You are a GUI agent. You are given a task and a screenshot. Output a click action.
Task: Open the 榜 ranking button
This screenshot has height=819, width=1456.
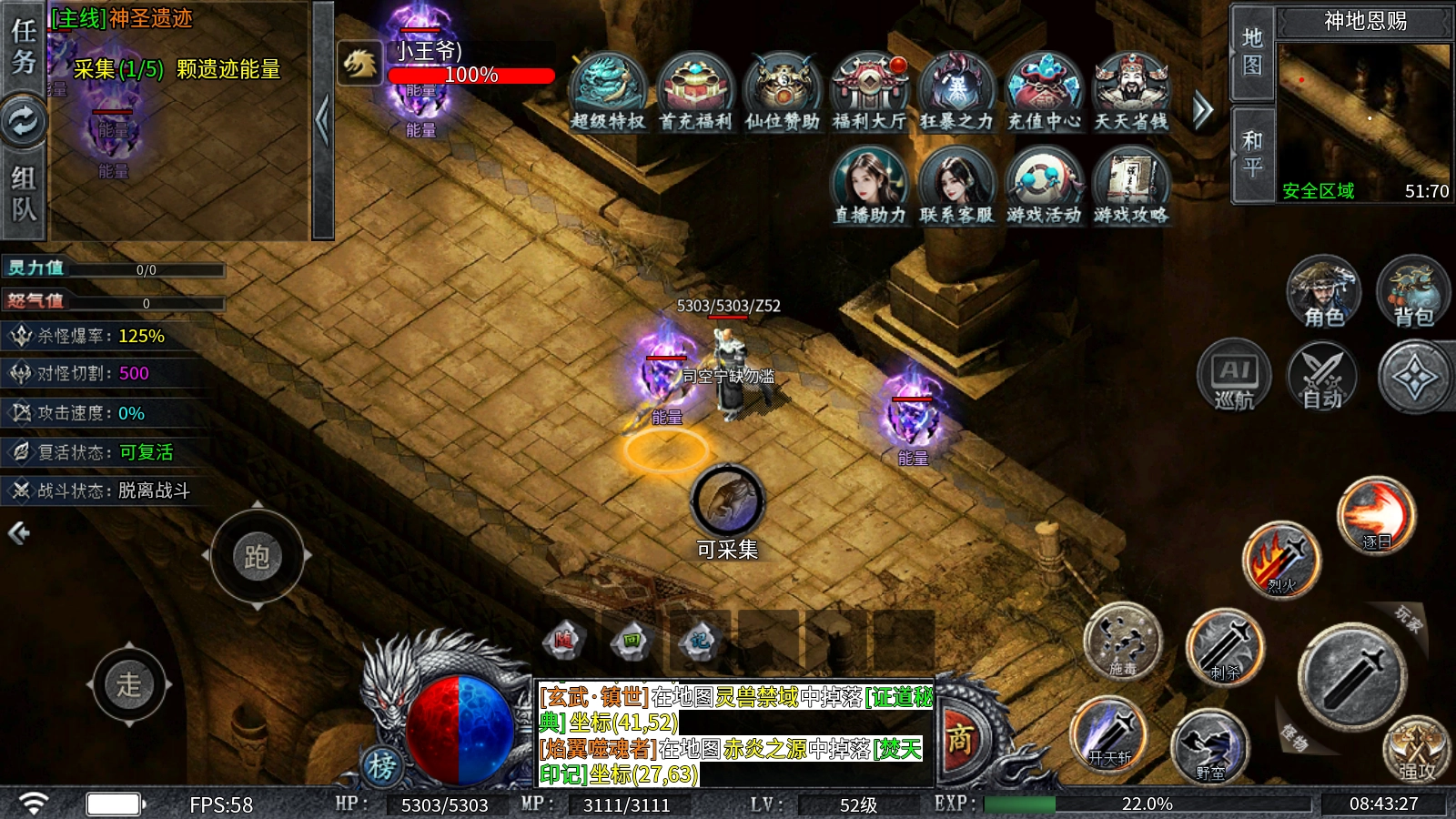click(x=382, y=766)
